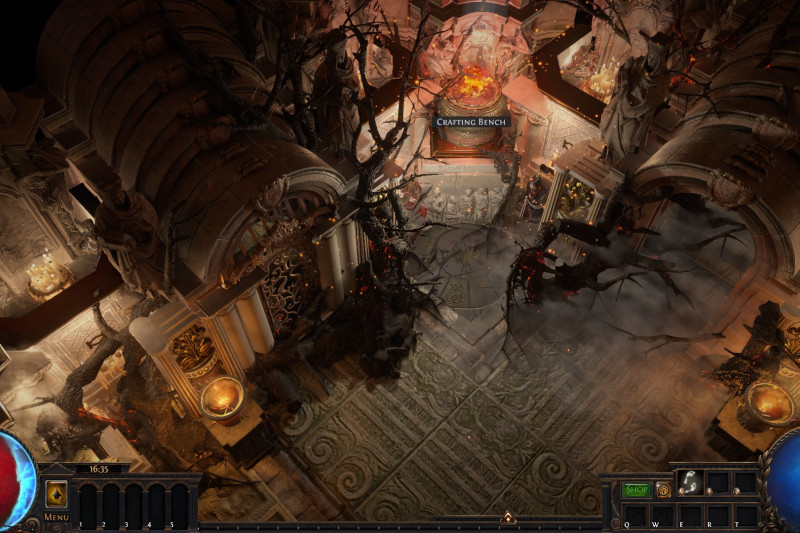This screenshot has height=533, width=800.
Task: Open the green Shop button
Action: (x=636, y=490)
